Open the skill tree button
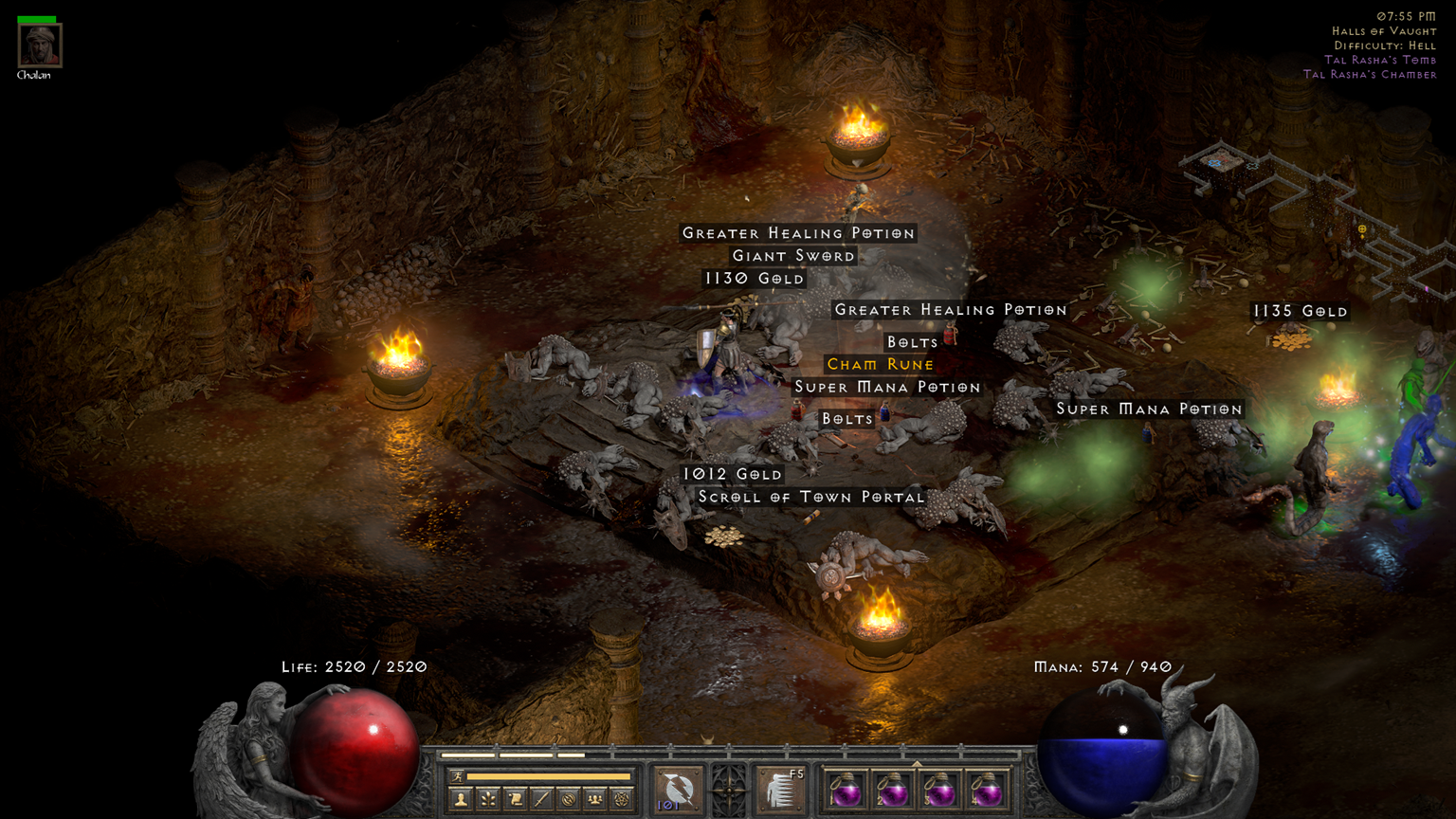The width and height of the screenshot is (1456, 819). [488, 800]
